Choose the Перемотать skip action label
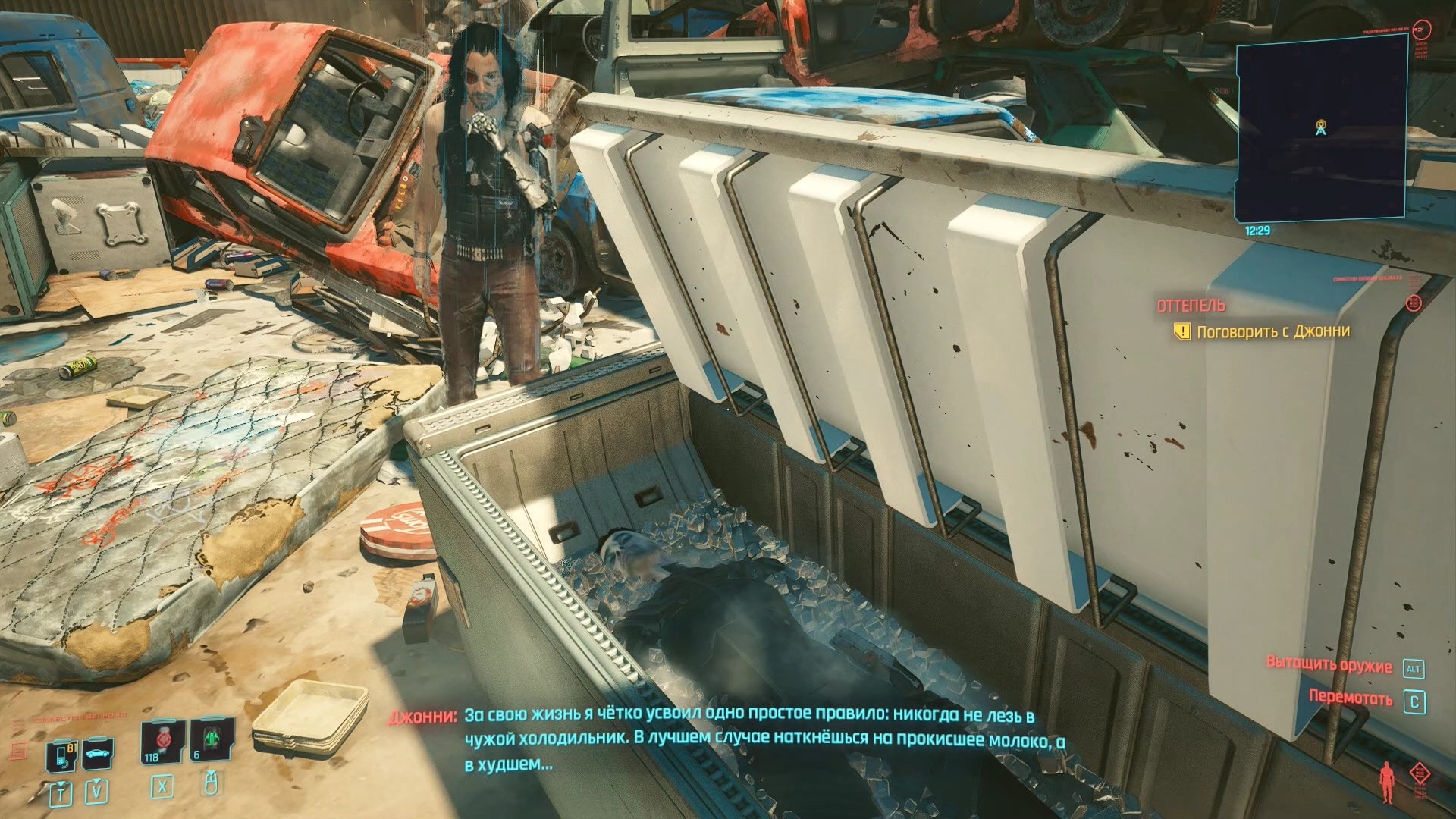This screenshot has height=819, width=1456. 1350,698
